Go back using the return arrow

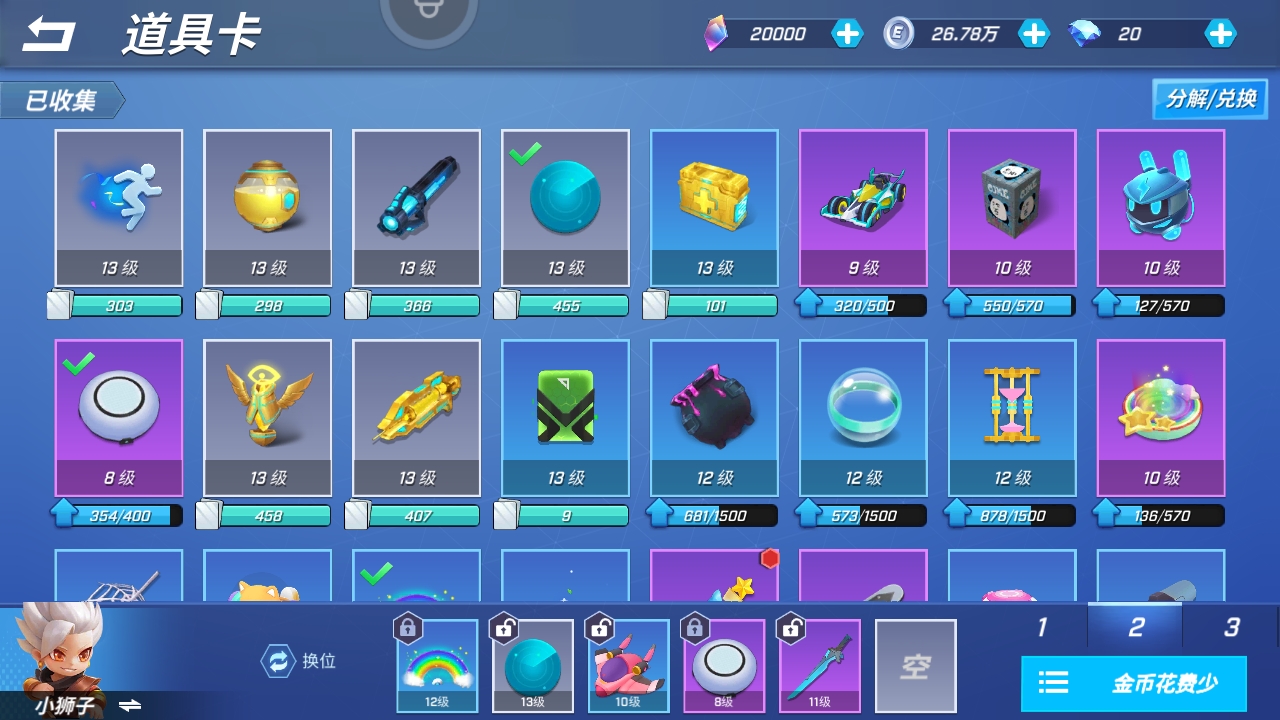[49, 35]
